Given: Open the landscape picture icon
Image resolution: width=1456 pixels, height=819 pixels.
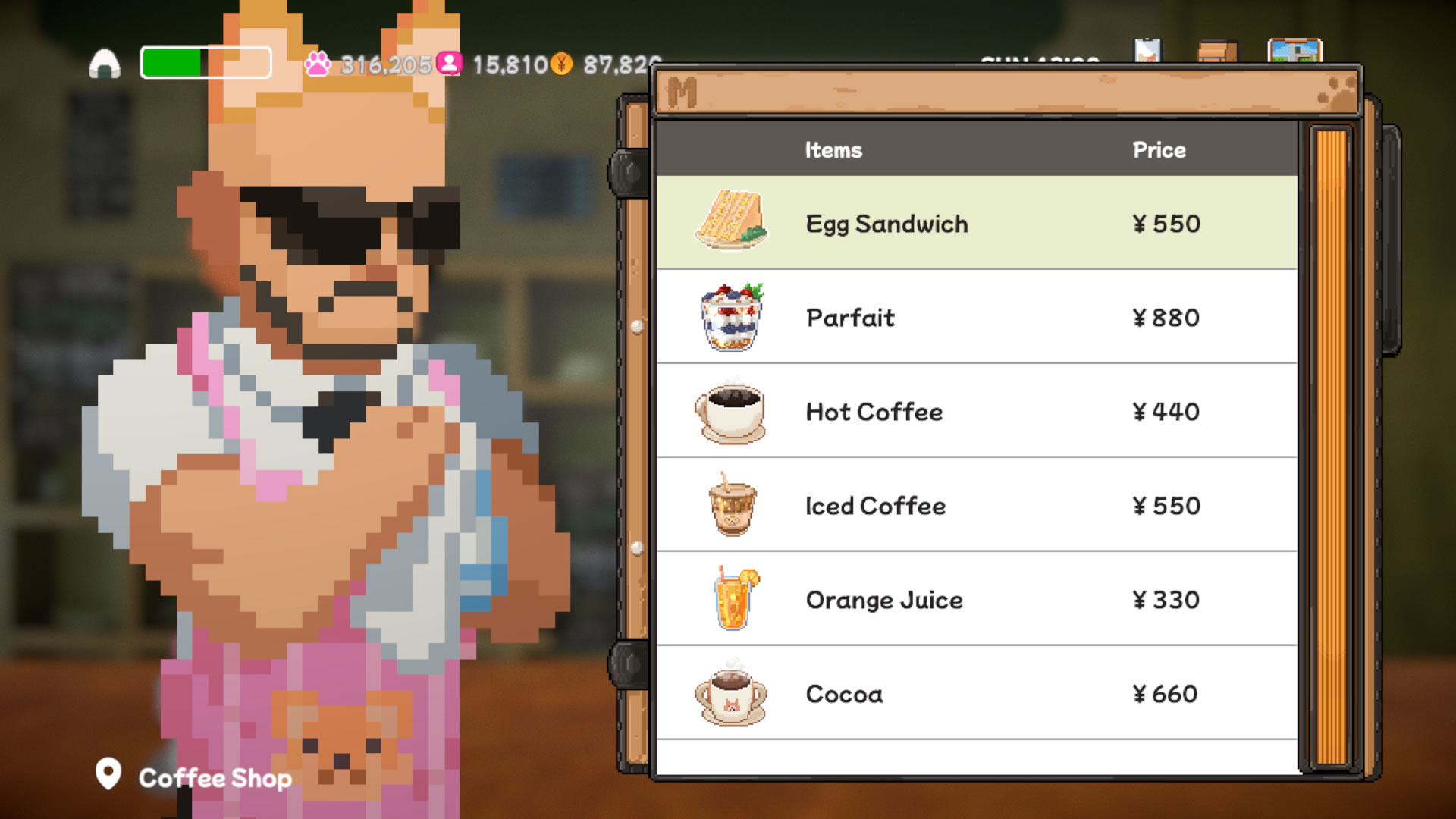Looking at the screenshot, I should click(1294, 52).
